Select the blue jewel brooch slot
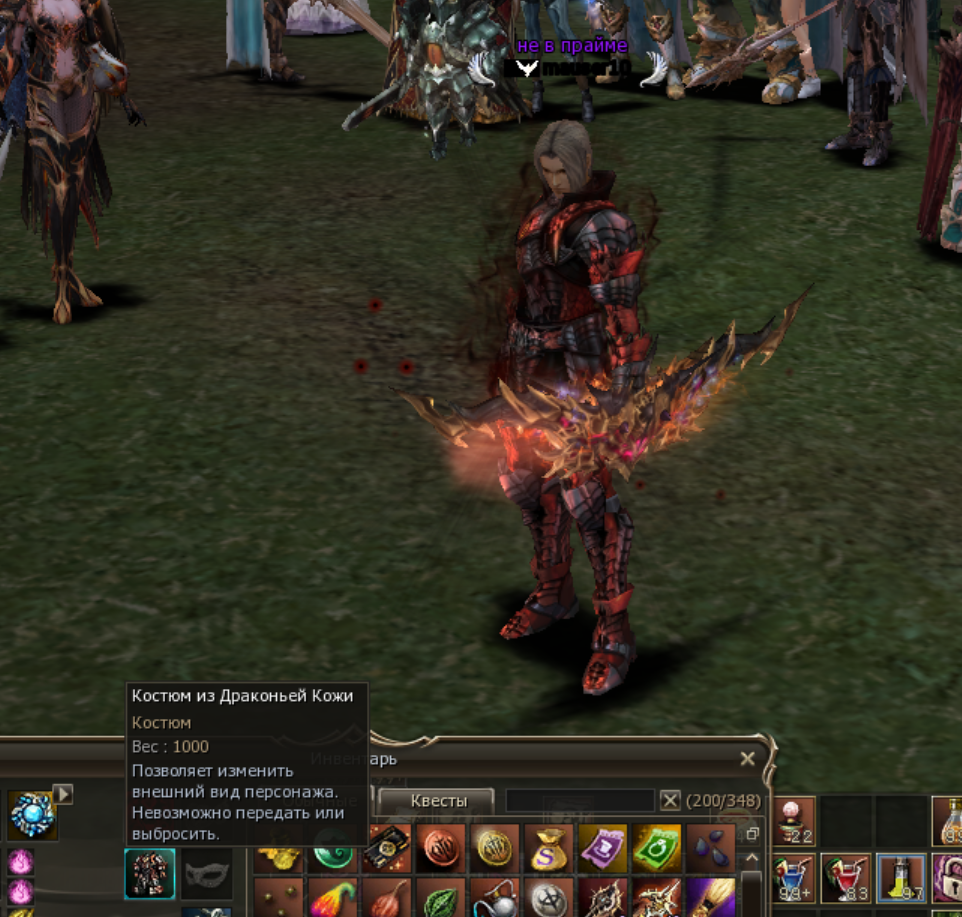The image size is (962, 917). click(x=32, y=815)
